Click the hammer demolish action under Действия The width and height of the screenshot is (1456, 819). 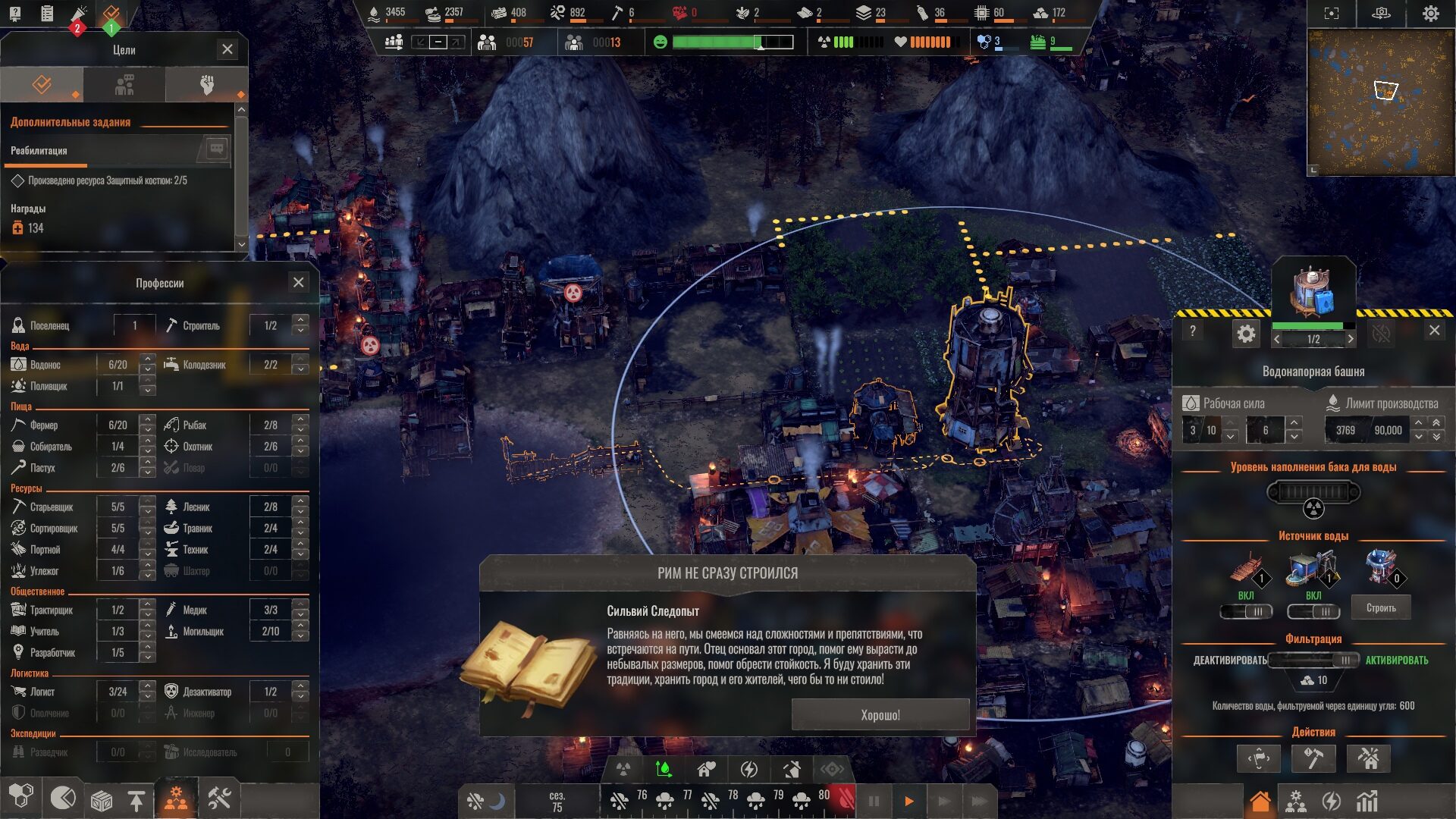pos(1313,758)
